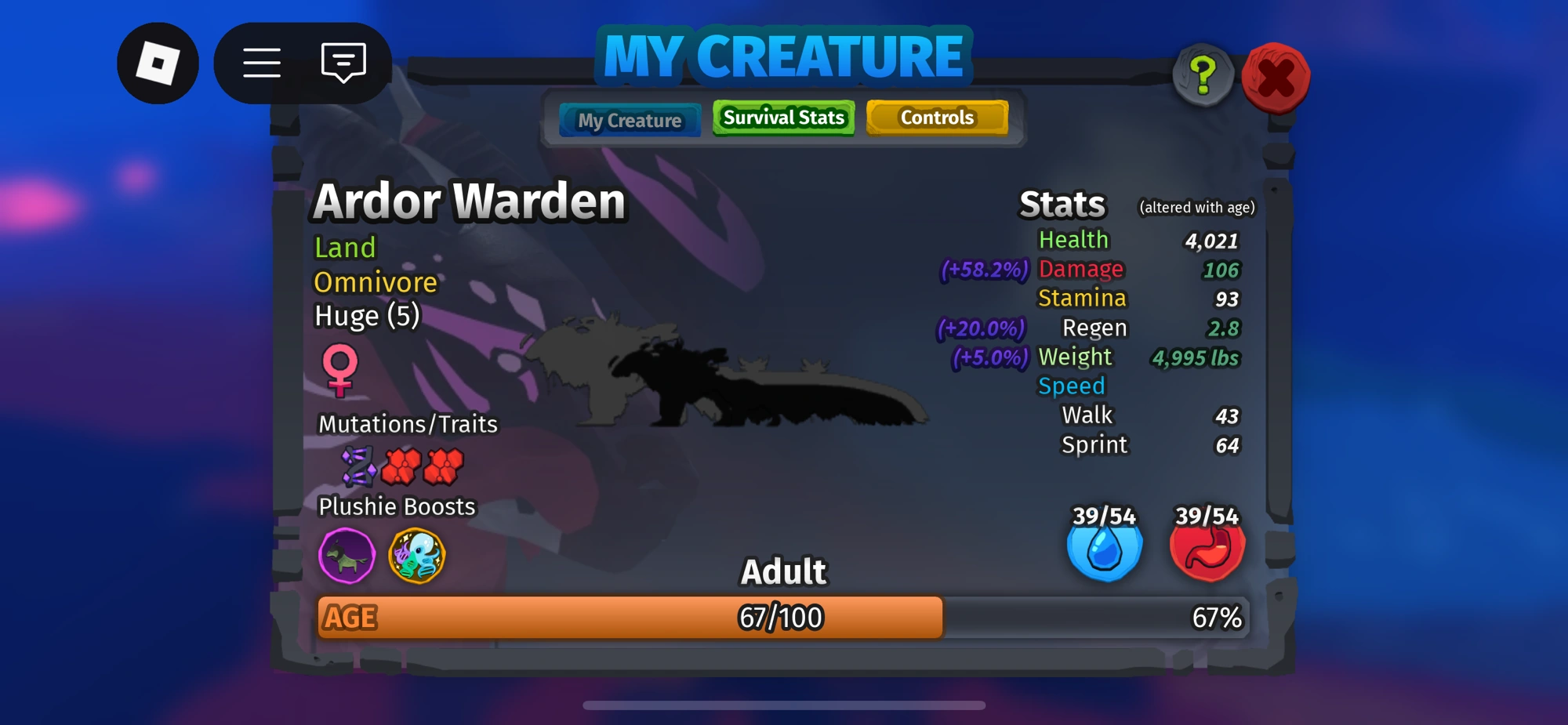Open the hamburger menu
The height and width of the screenshot is (725, 1568).
point(261,63)
